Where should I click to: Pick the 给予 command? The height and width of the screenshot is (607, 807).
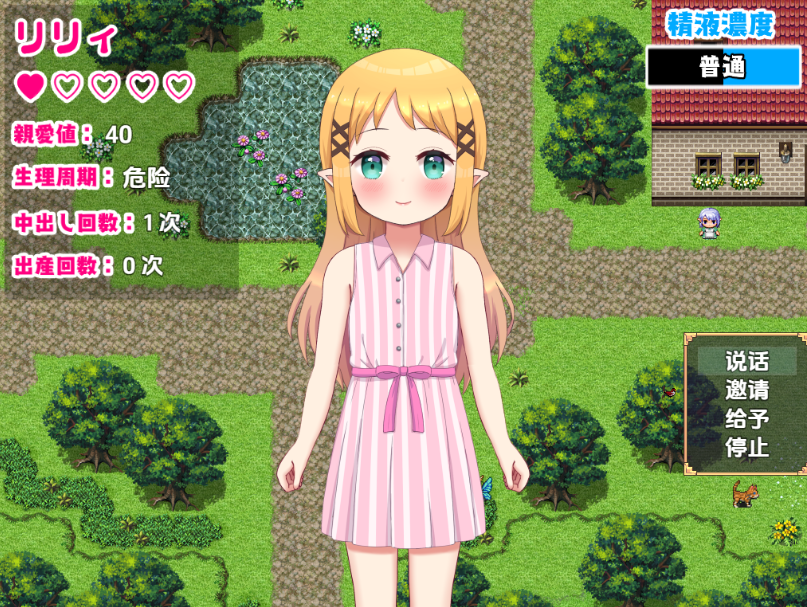(747, 418)
